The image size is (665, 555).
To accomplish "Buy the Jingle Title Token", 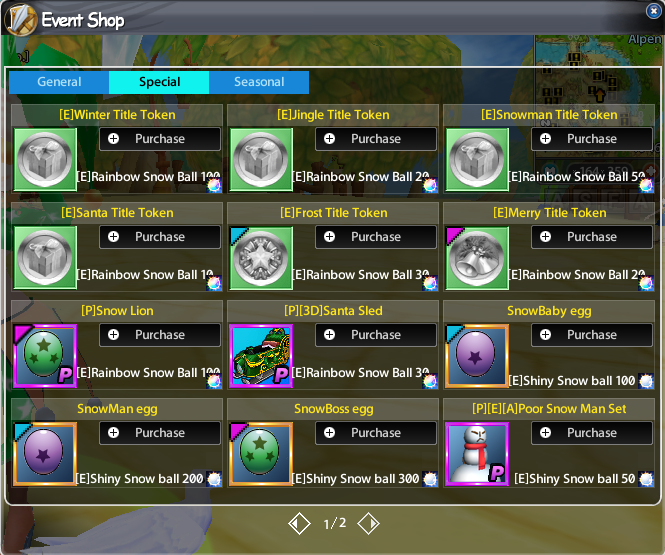I will click(376, 139).
